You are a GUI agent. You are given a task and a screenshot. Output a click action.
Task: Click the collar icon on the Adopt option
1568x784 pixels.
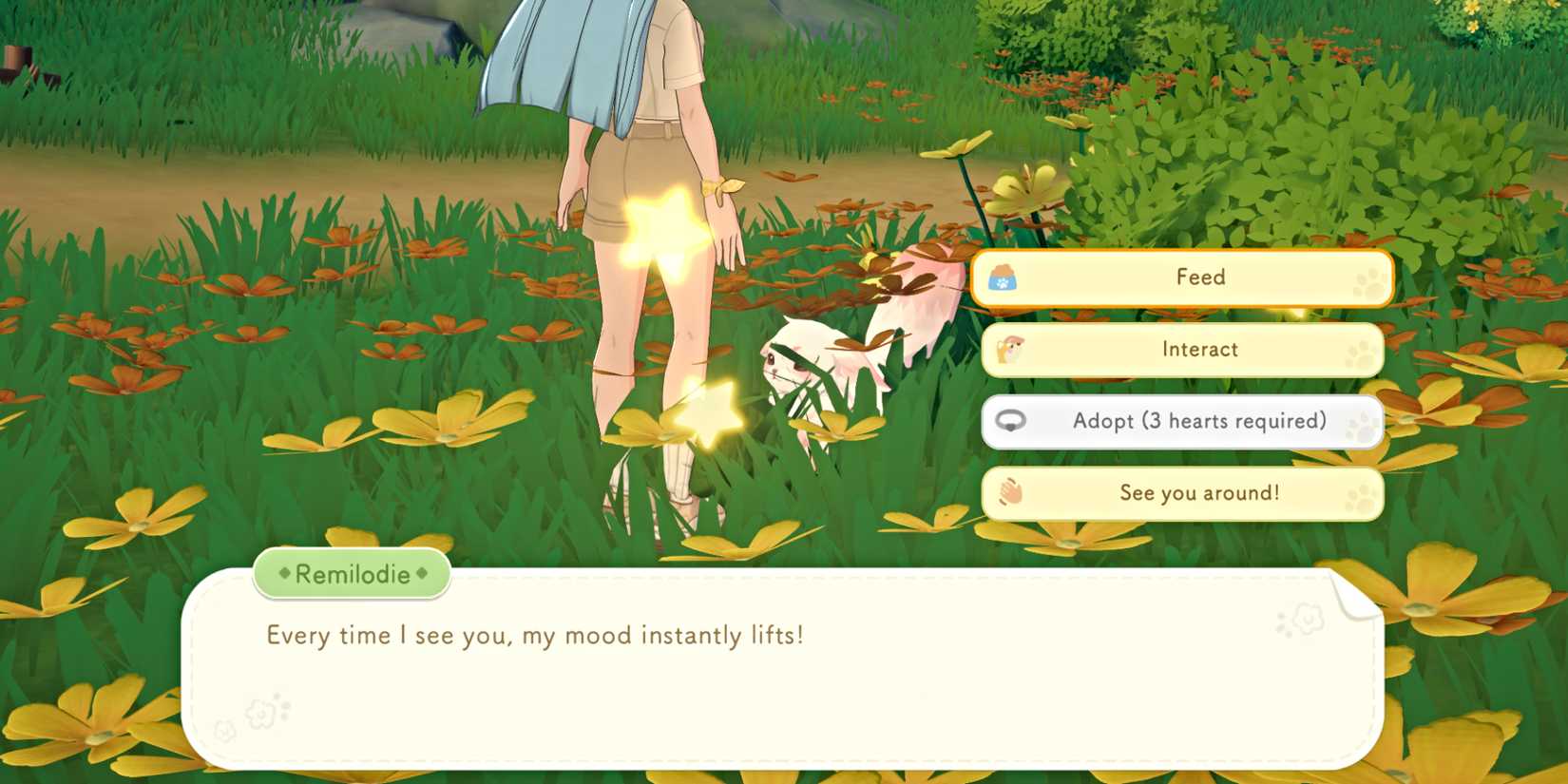coord(1010,420)
